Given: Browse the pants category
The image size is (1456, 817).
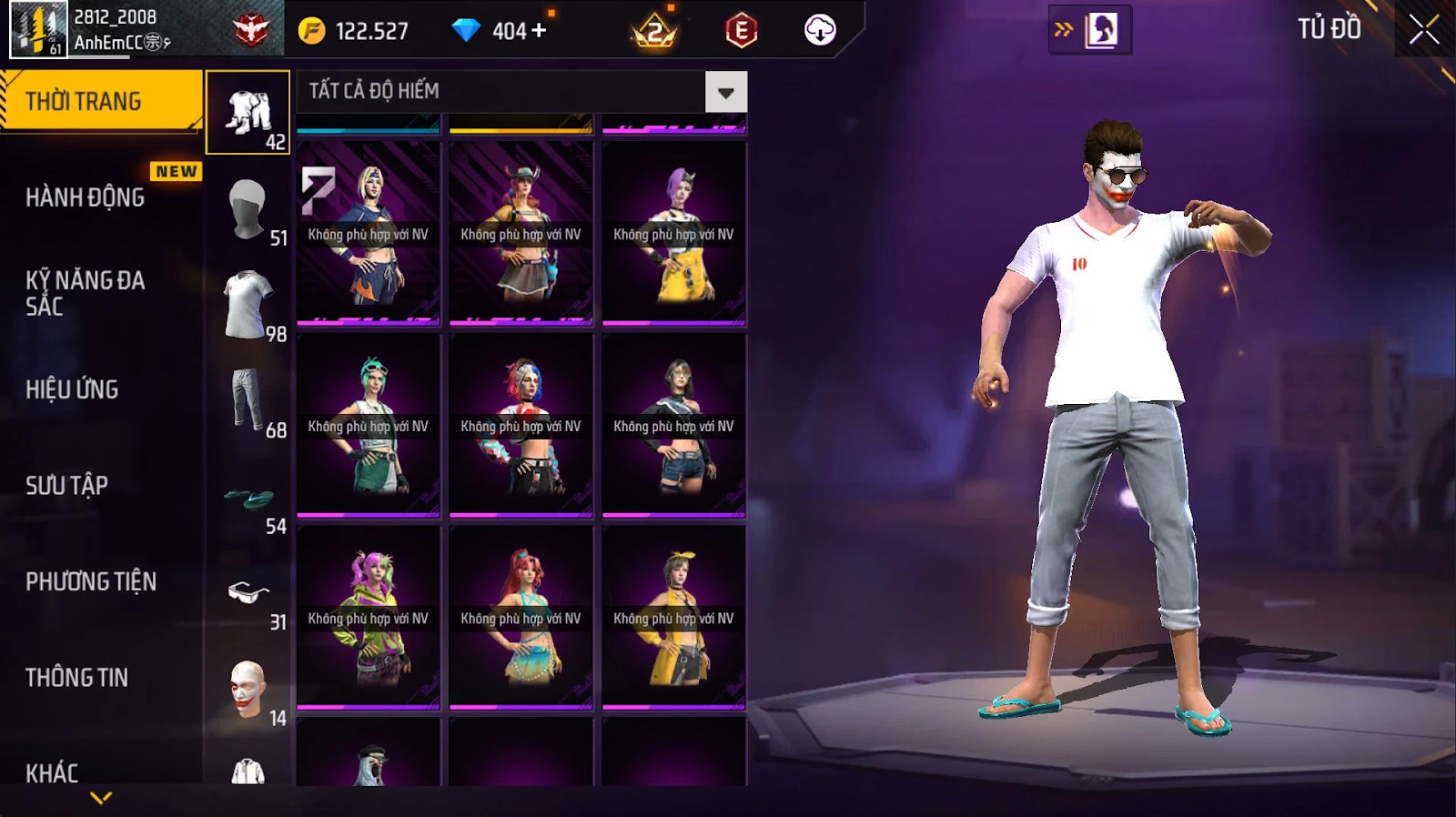Looking at the screenshot, I should [248, 401].
